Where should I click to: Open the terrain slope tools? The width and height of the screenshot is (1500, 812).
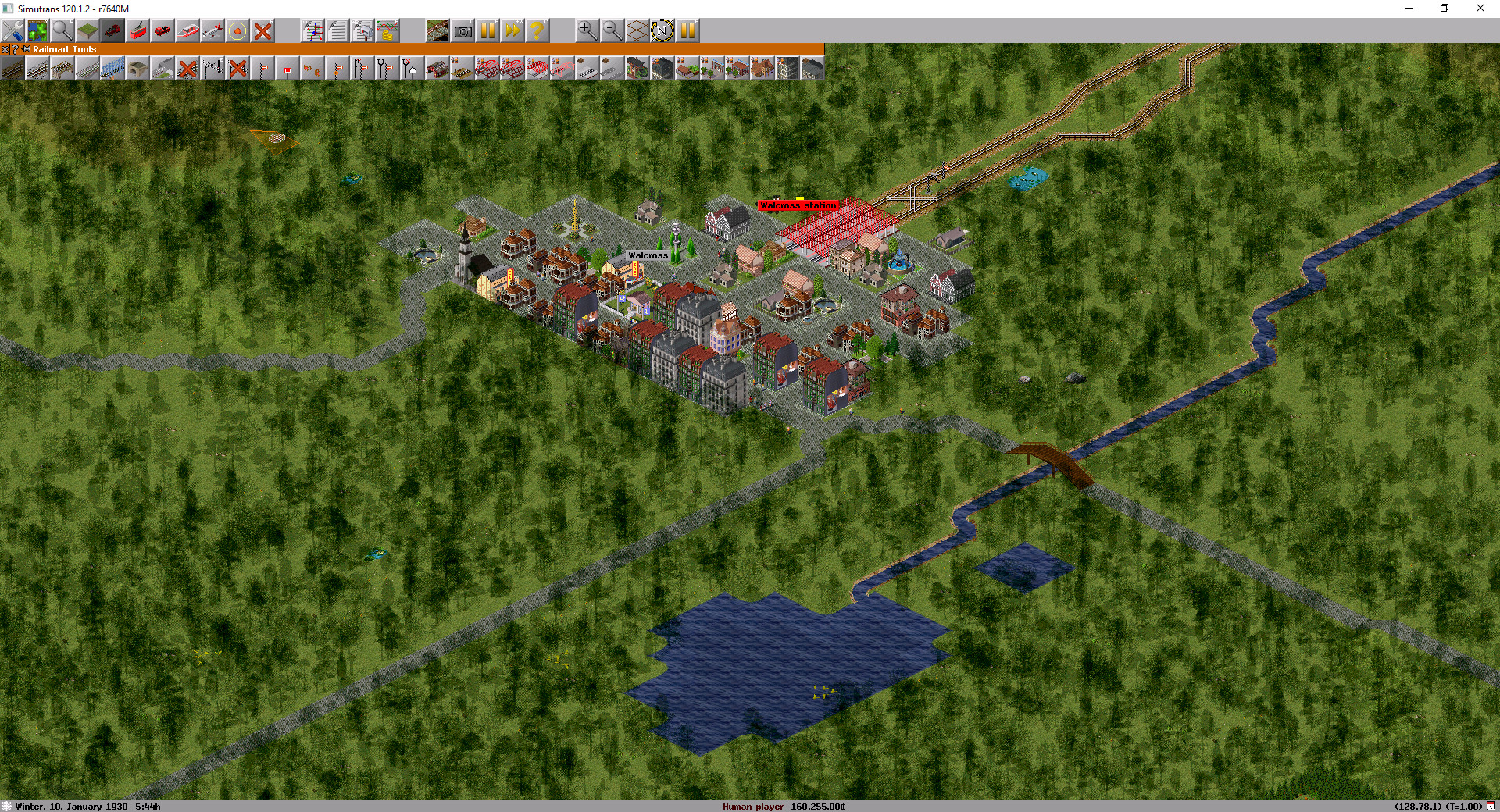87,31
